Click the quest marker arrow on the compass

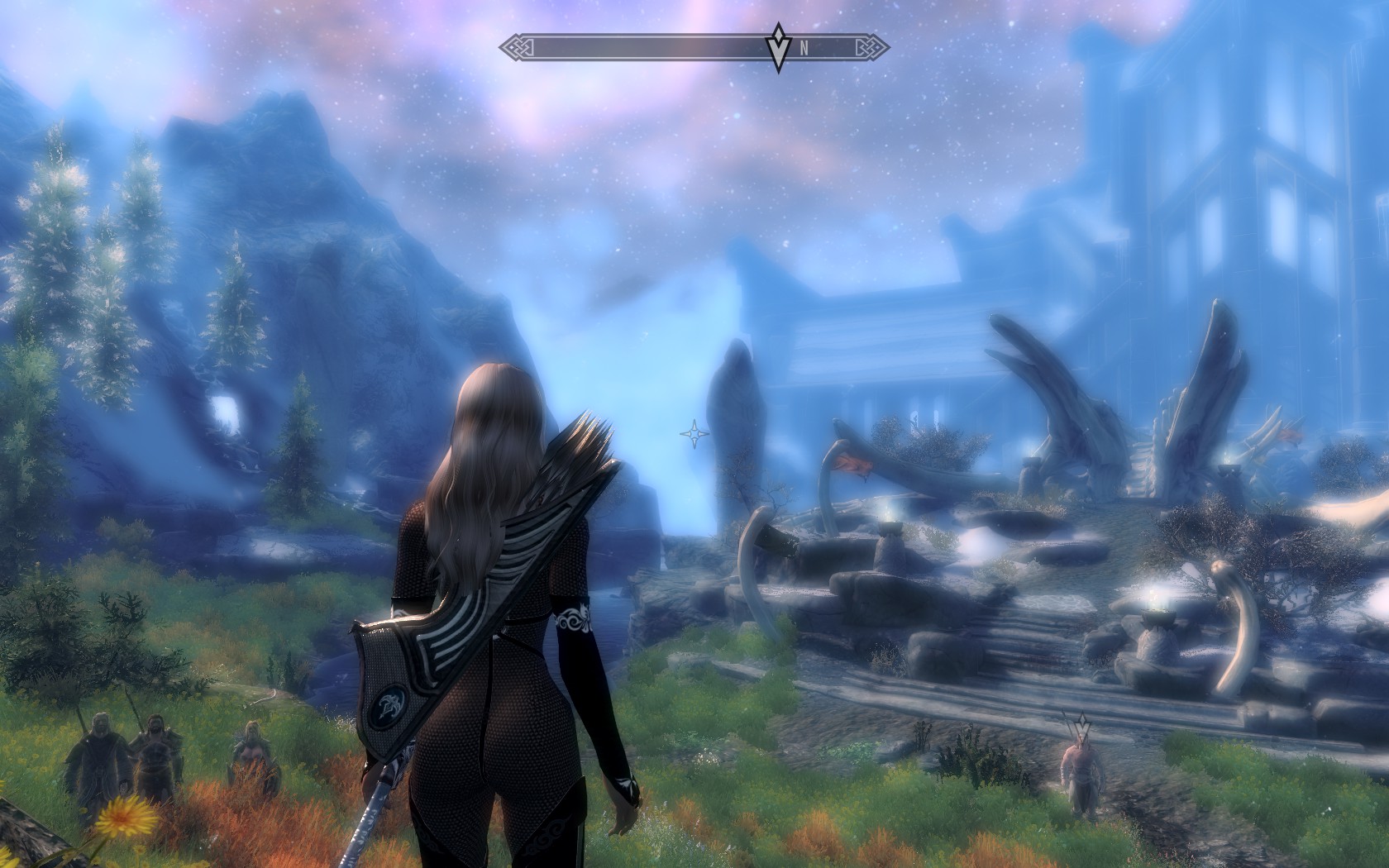777,49
